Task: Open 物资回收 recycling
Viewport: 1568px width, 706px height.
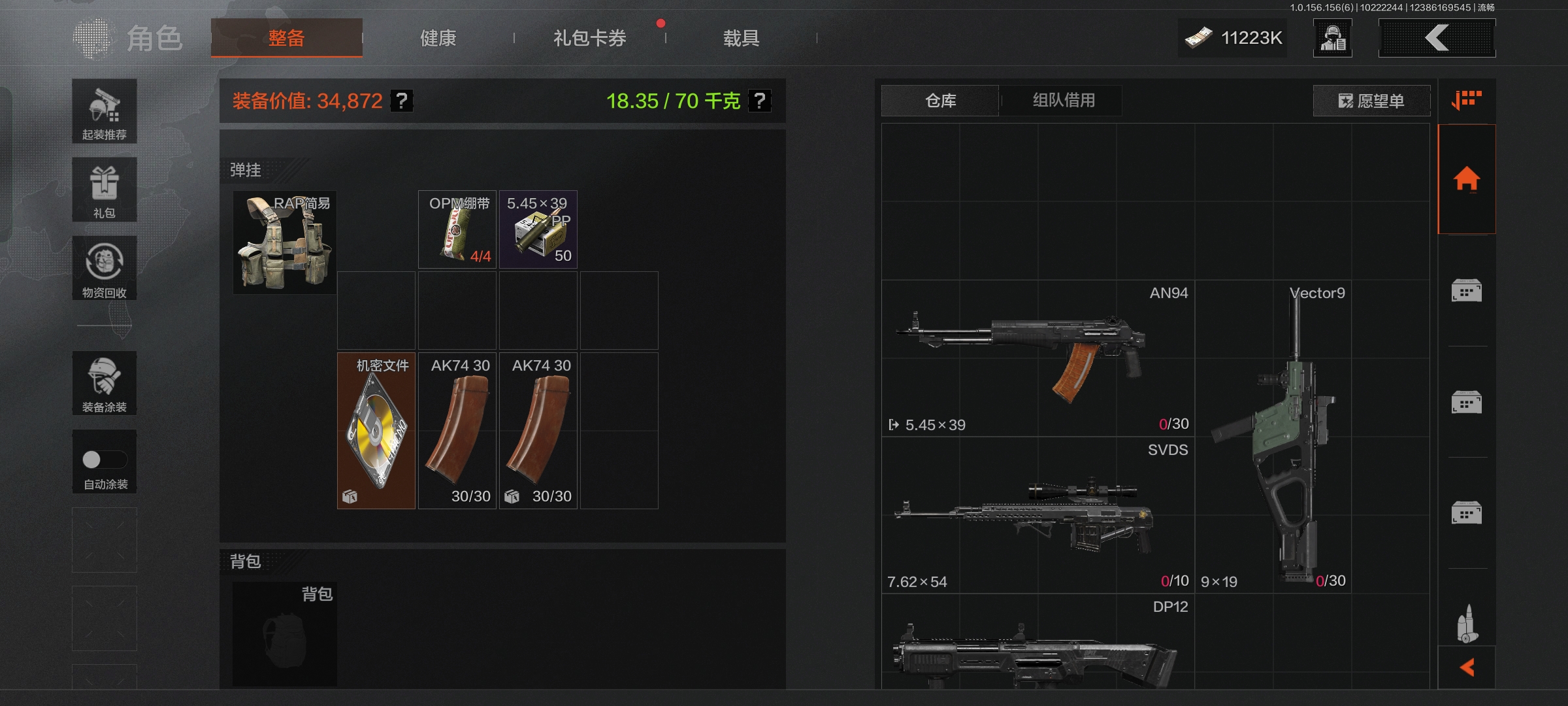Action: coord(105,268)
